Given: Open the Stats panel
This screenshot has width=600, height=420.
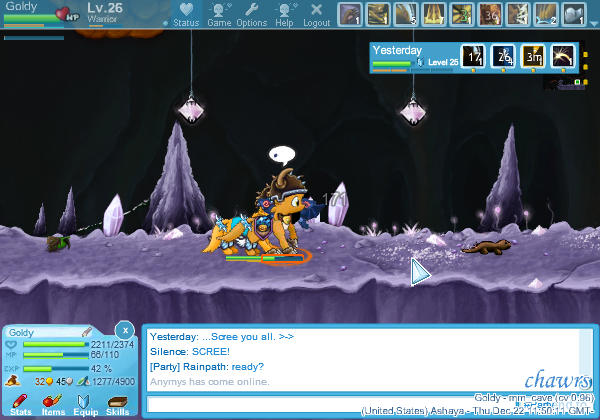Looking at the screenshot, I should [20, 403].
